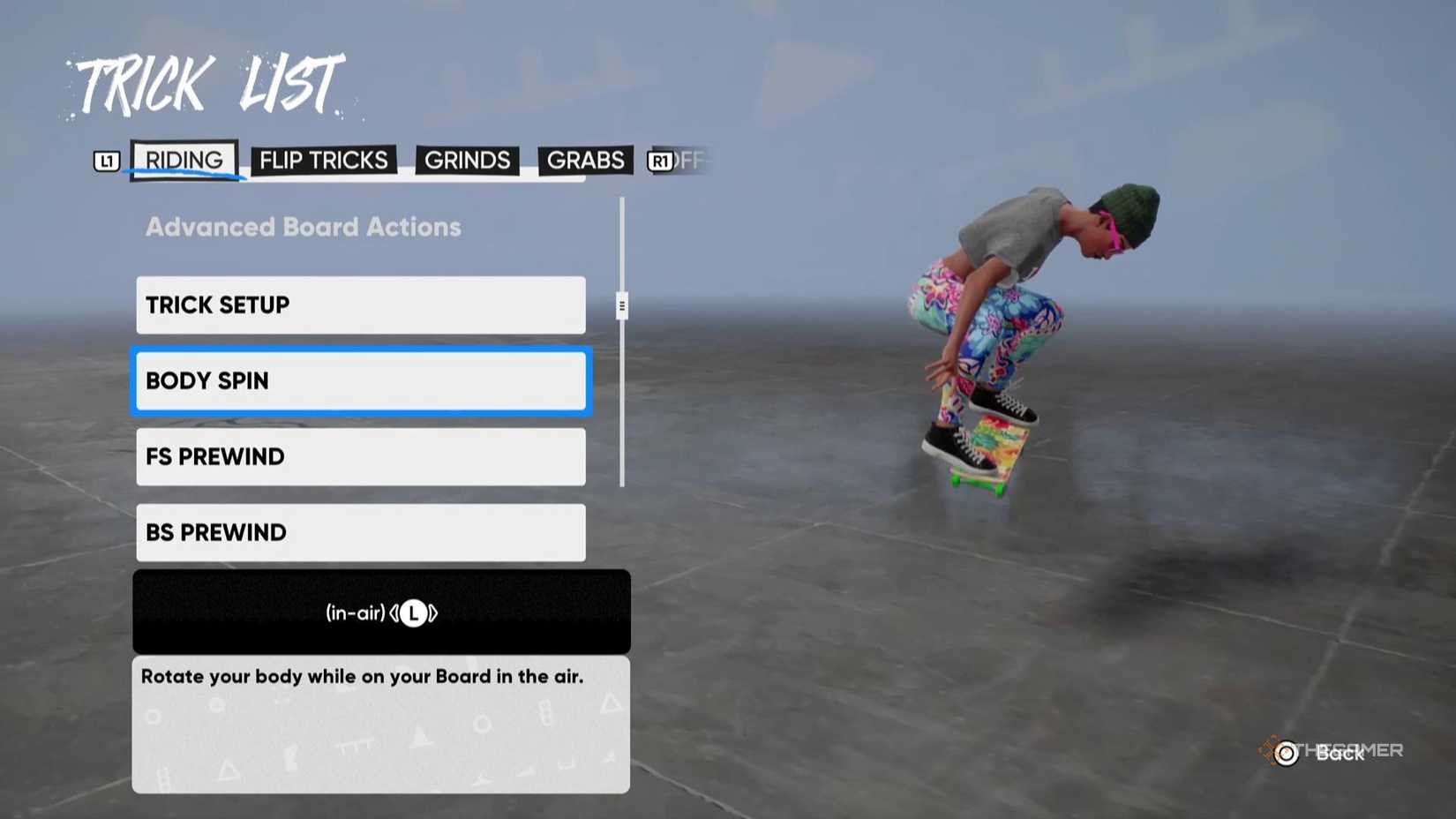Click the R1 shoulder button icon

tap(658, 160)
